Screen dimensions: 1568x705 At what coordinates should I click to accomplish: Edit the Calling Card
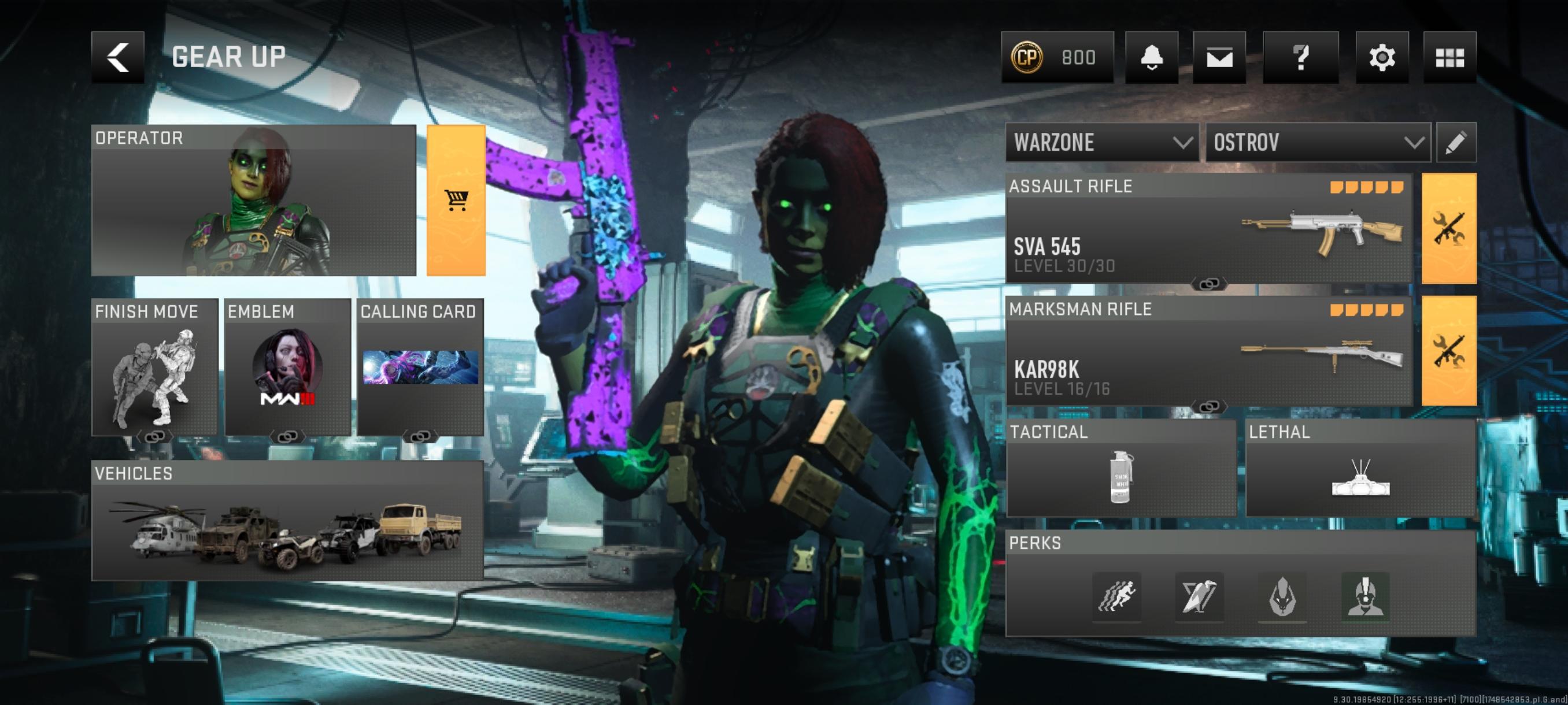[420, 367]
